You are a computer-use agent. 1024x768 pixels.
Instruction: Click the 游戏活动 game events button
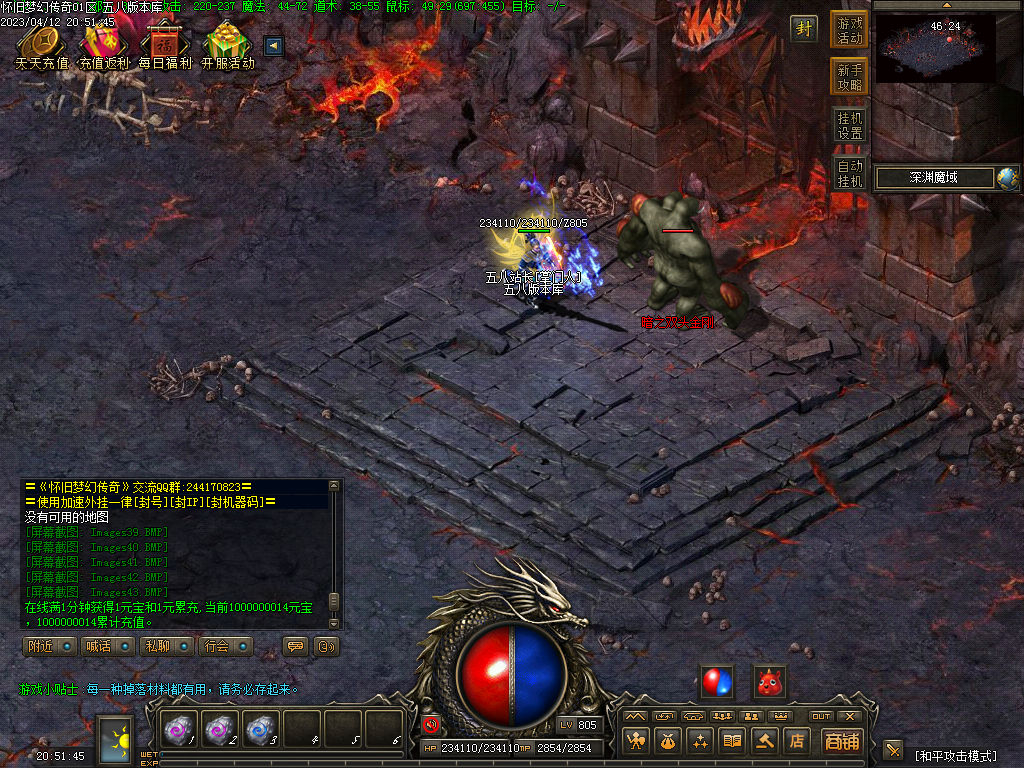[850, 30]
